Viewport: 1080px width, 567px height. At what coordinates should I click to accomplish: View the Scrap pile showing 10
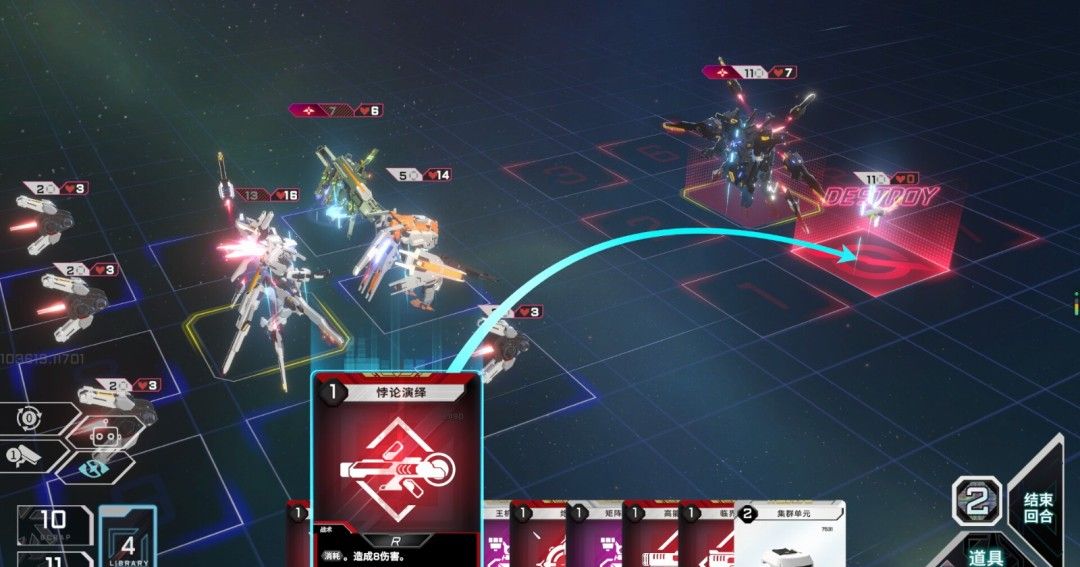pos(54,522)
